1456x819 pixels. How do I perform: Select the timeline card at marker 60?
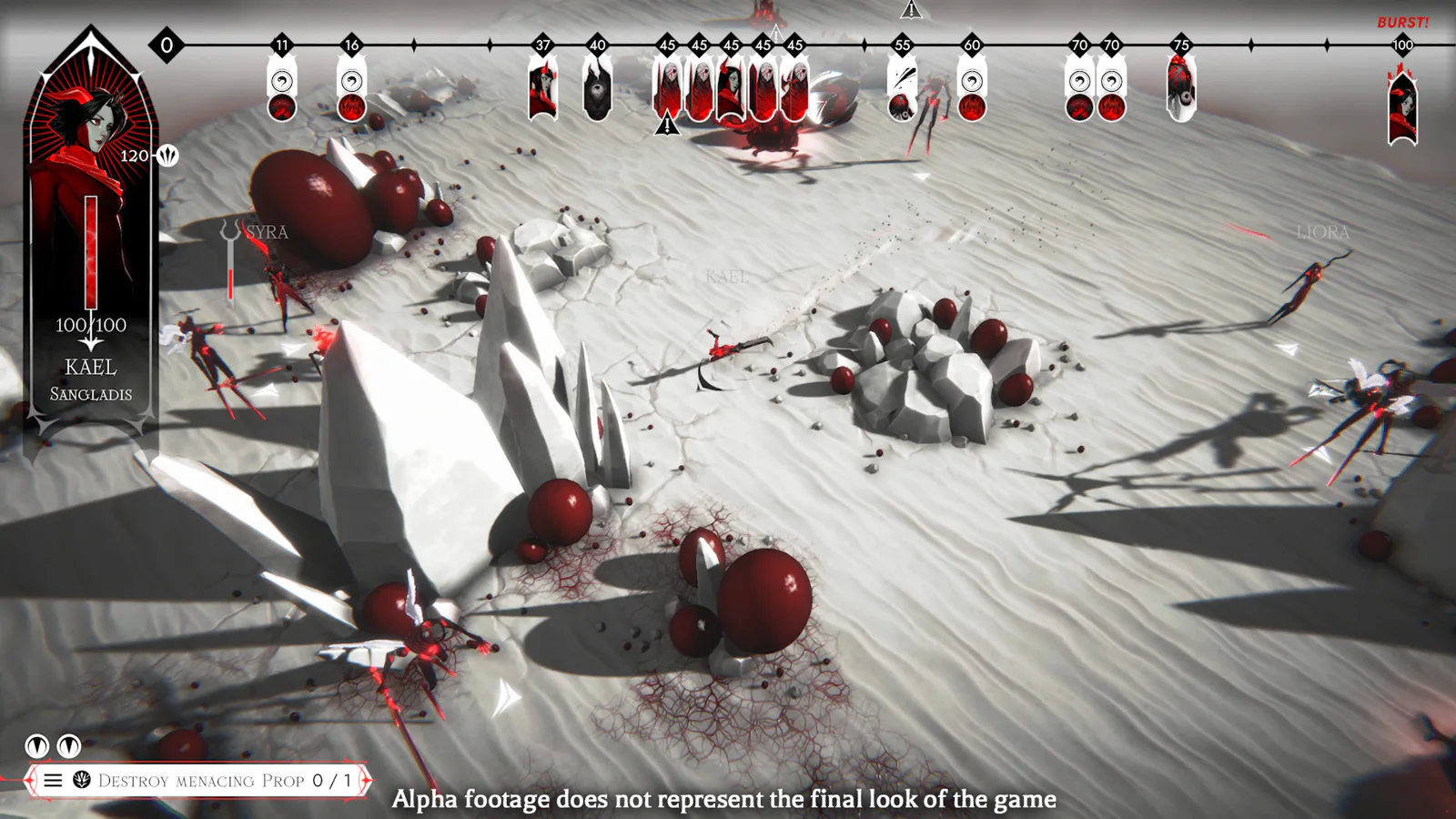(972, 92)
